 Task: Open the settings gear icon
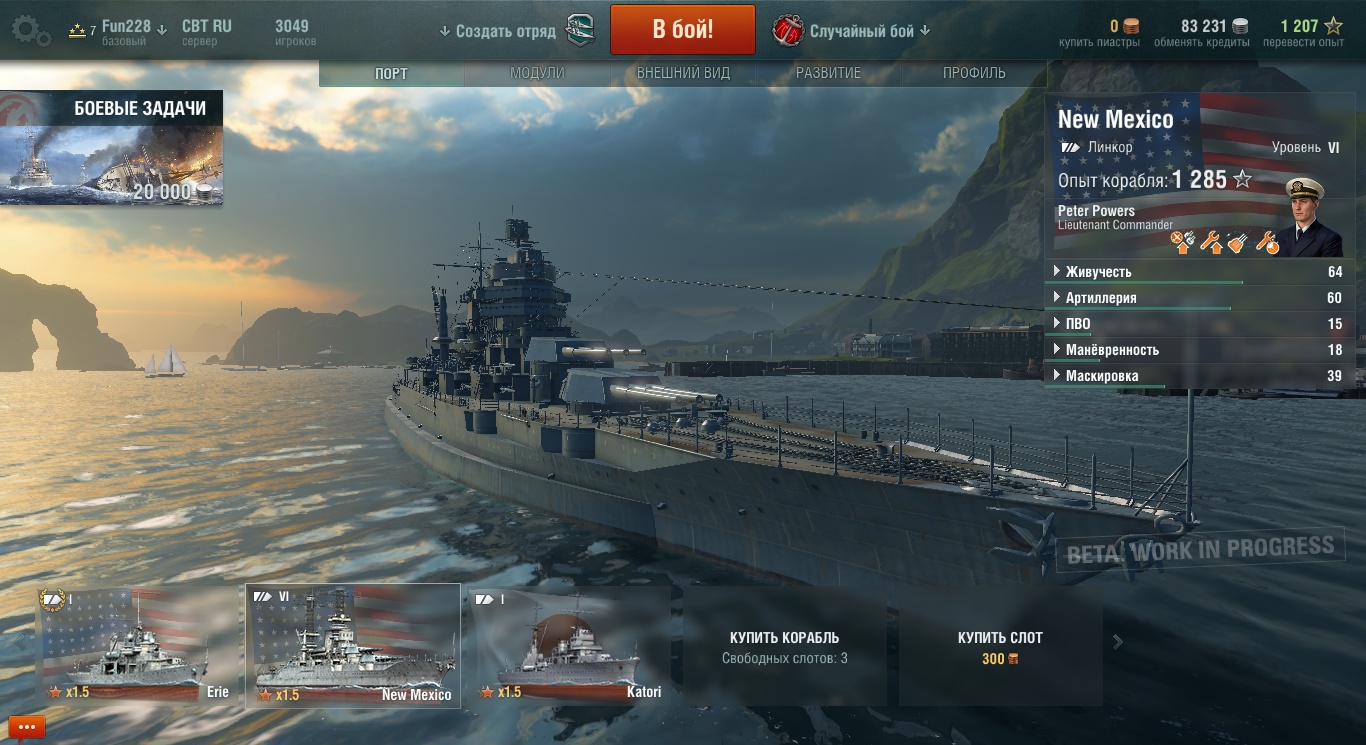(x=29, y=31)
